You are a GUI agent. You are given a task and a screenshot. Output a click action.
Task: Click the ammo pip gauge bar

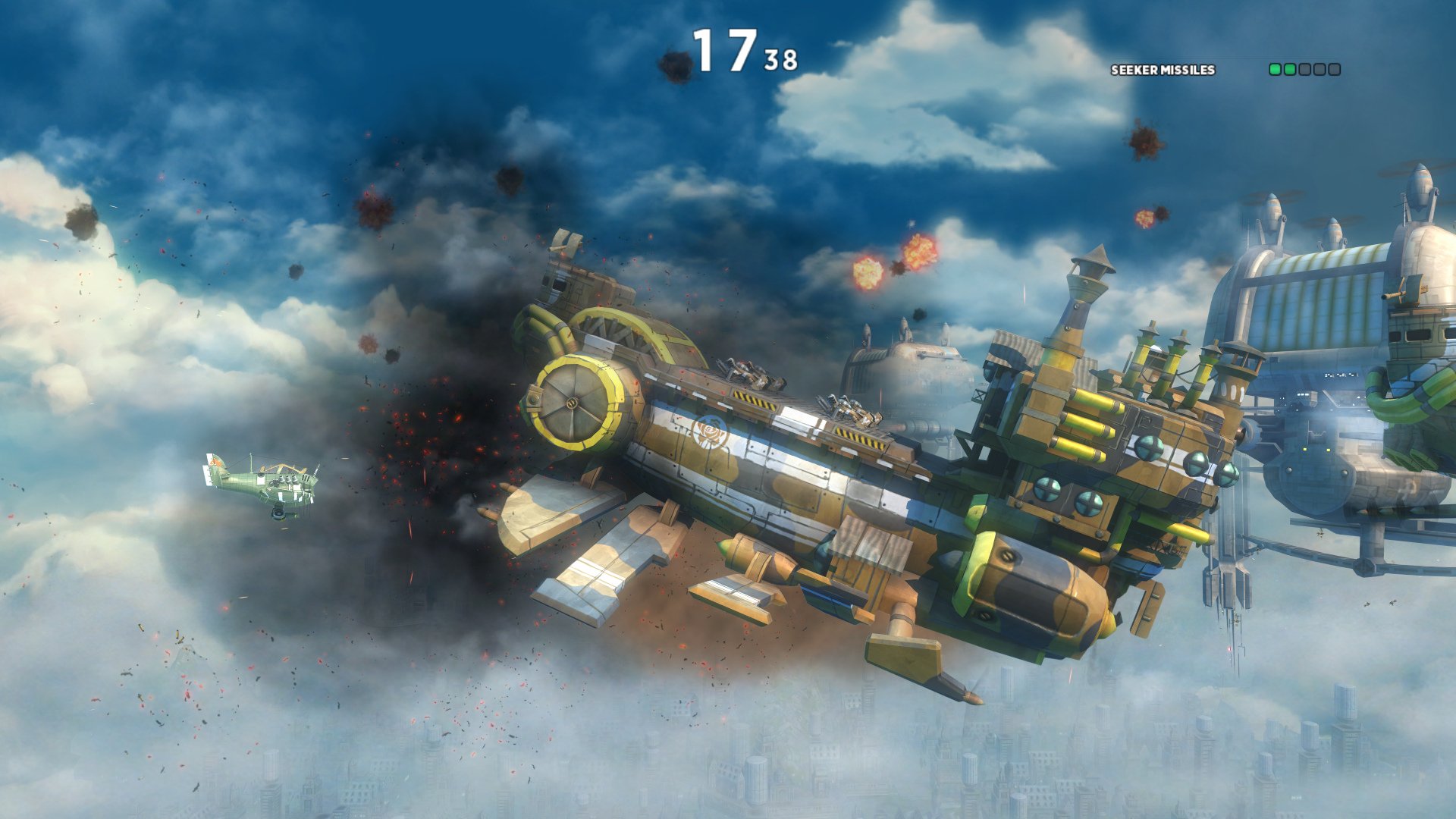pyautogui.click(x=1304, y=70)
